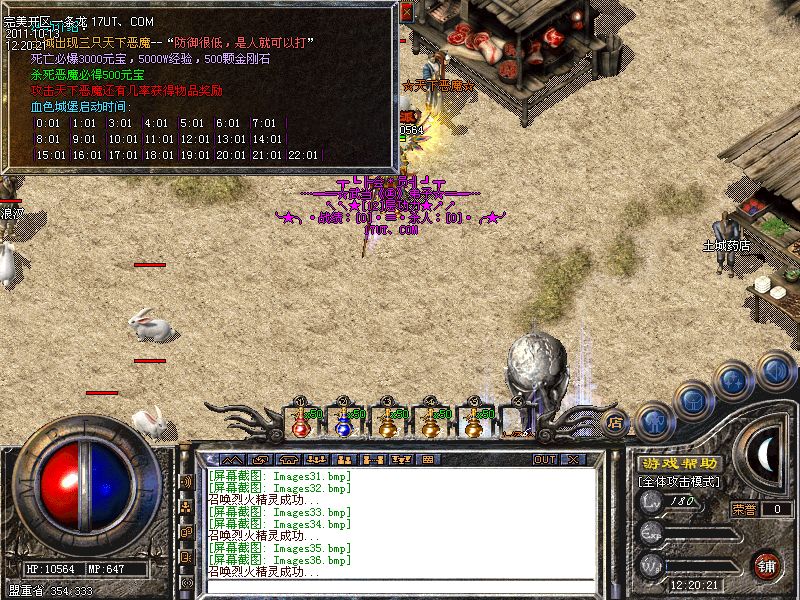Switch the 全体攻击模式 attack mode label
Image resolution: width=800 pixels, height=600 pixels.
click(x=678, y=482)
